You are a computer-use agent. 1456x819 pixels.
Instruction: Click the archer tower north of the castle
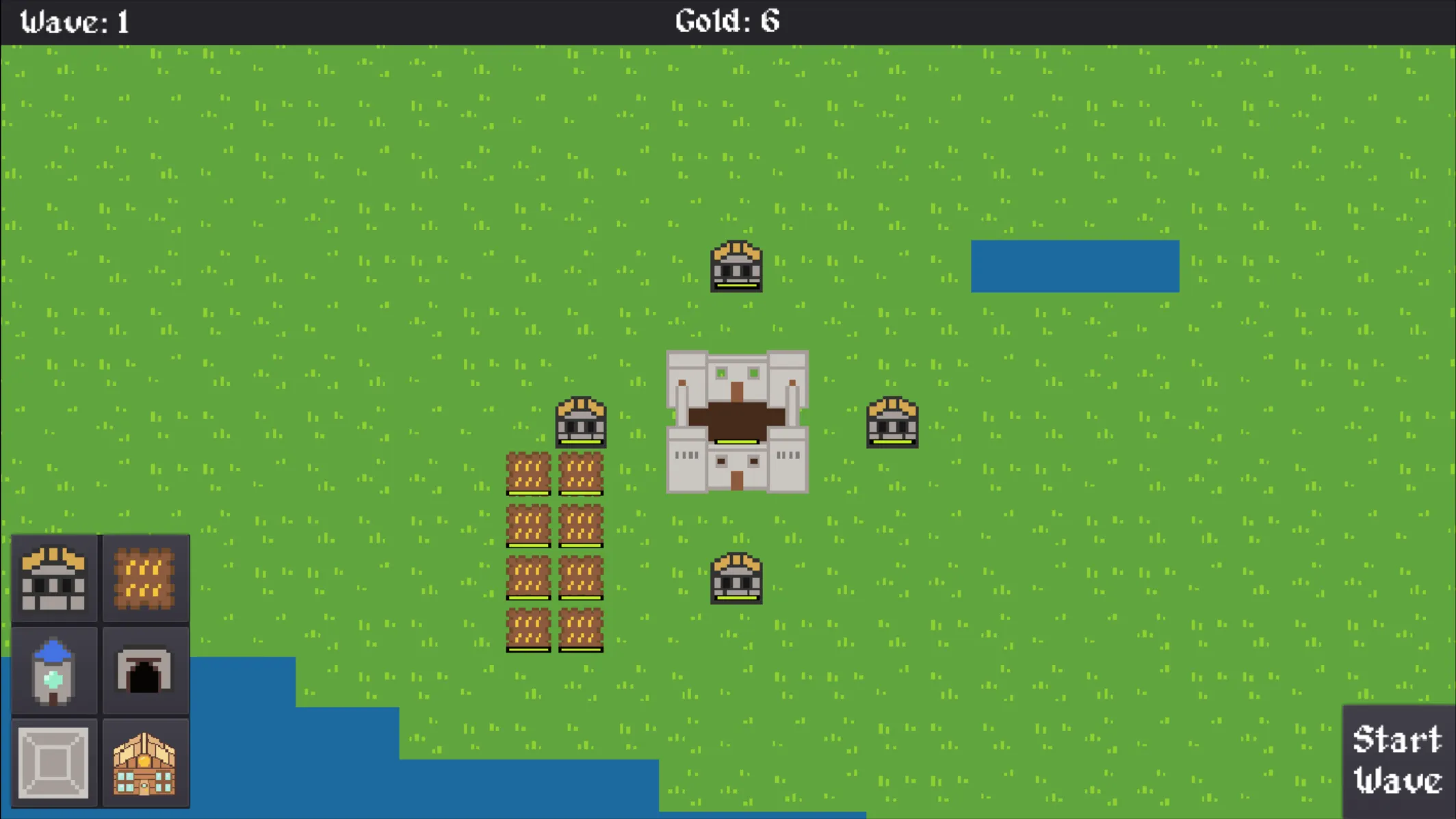pos(737,268)
